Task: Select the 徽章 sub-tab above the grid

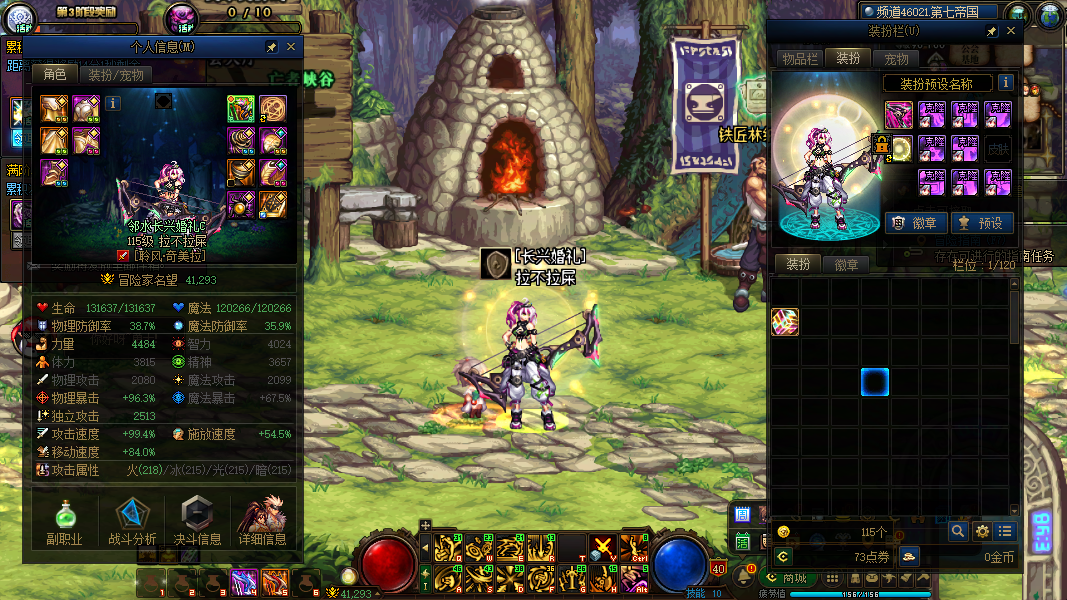Action: pyautogui.click(x=846, y=265)
